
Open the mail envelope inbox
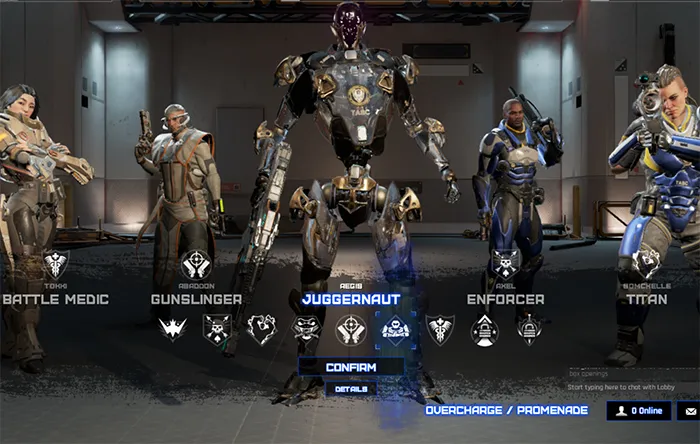click(690, 410)
